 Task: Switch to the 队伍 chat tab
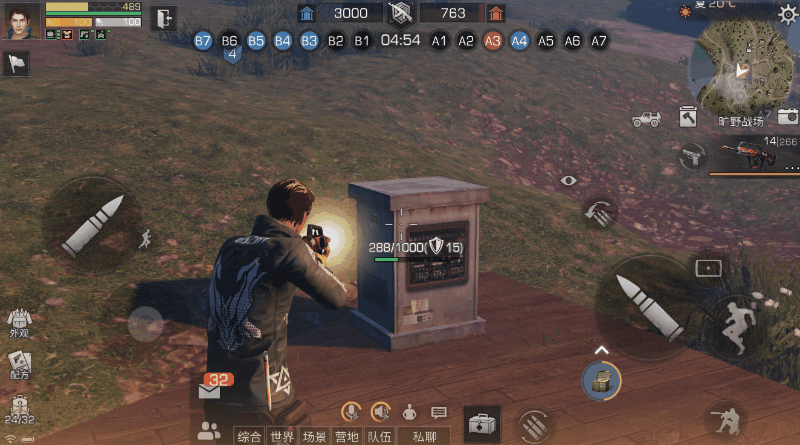coord(379,436)
